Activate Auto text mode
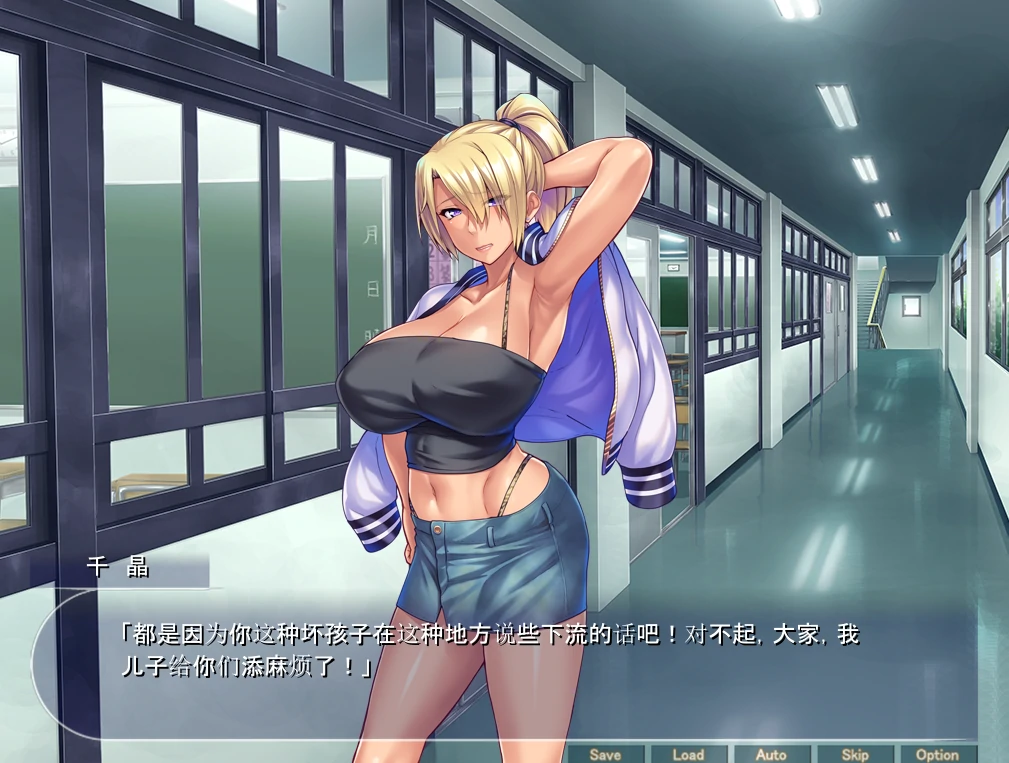 (771, 754)
